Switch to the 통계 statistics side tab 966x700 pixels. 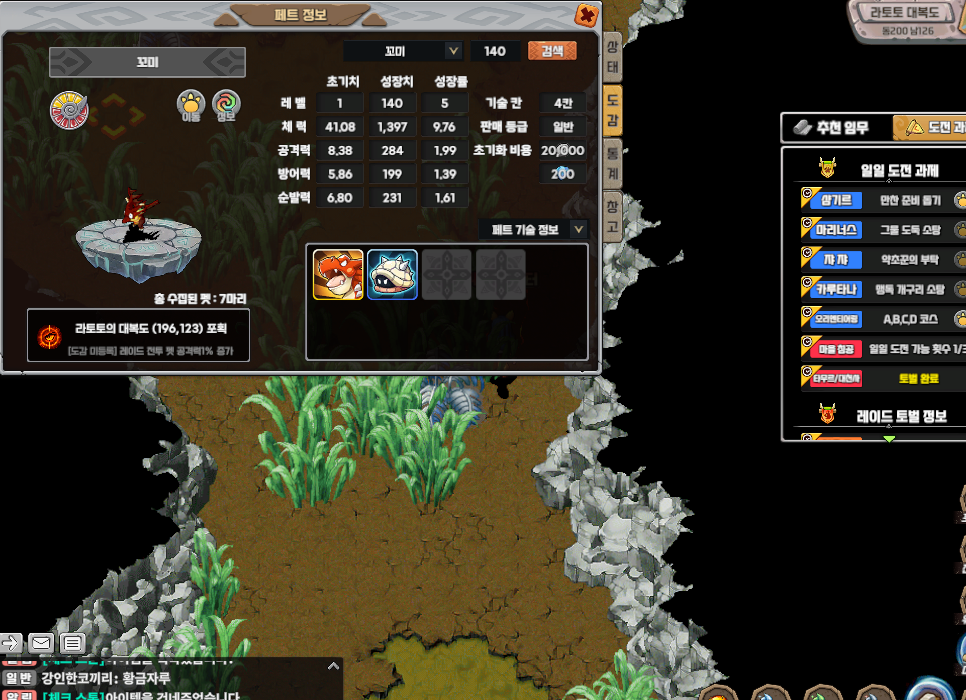point(612,164)
